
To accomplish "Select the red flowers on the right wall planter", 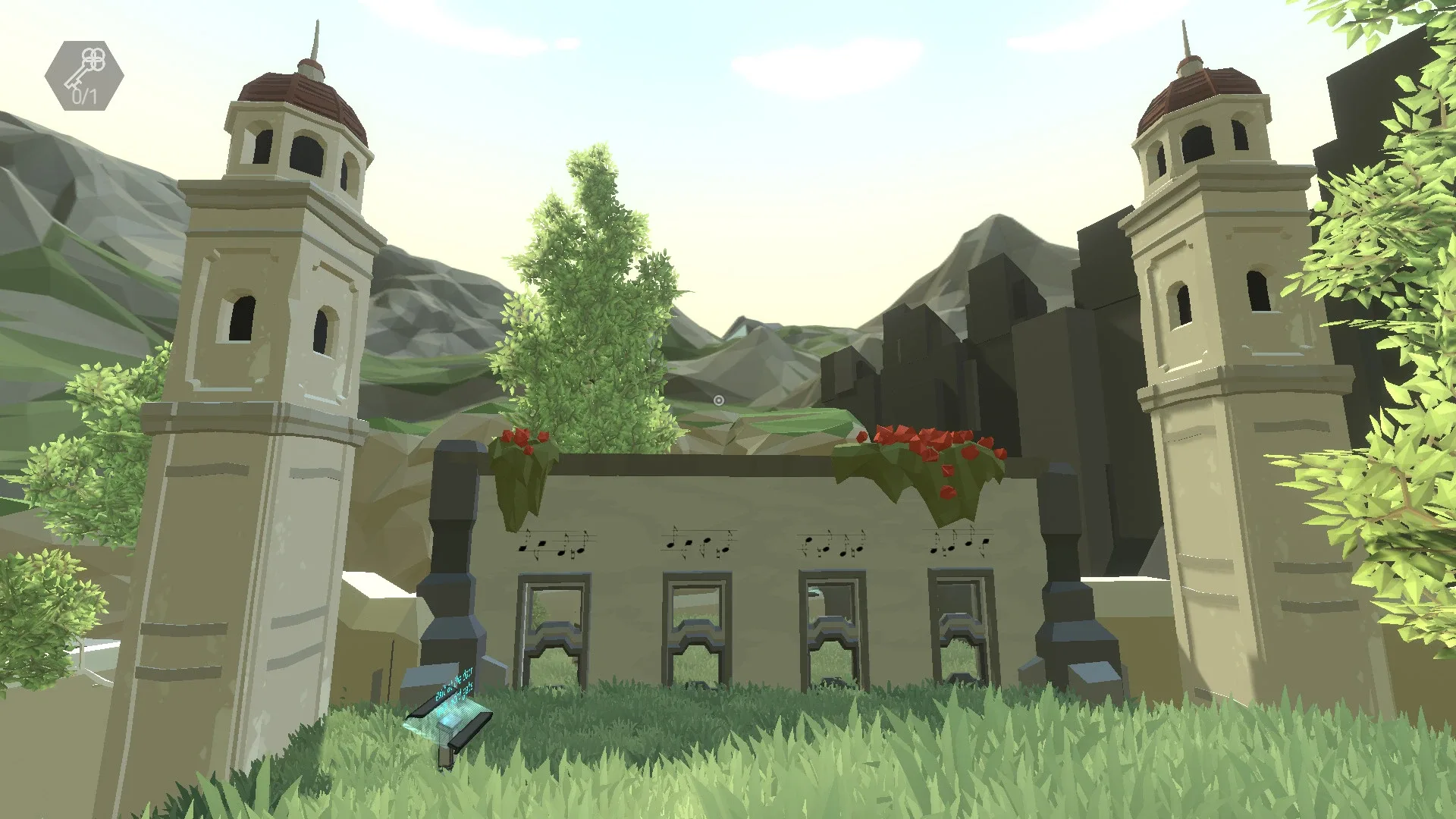I will (921, 440).
